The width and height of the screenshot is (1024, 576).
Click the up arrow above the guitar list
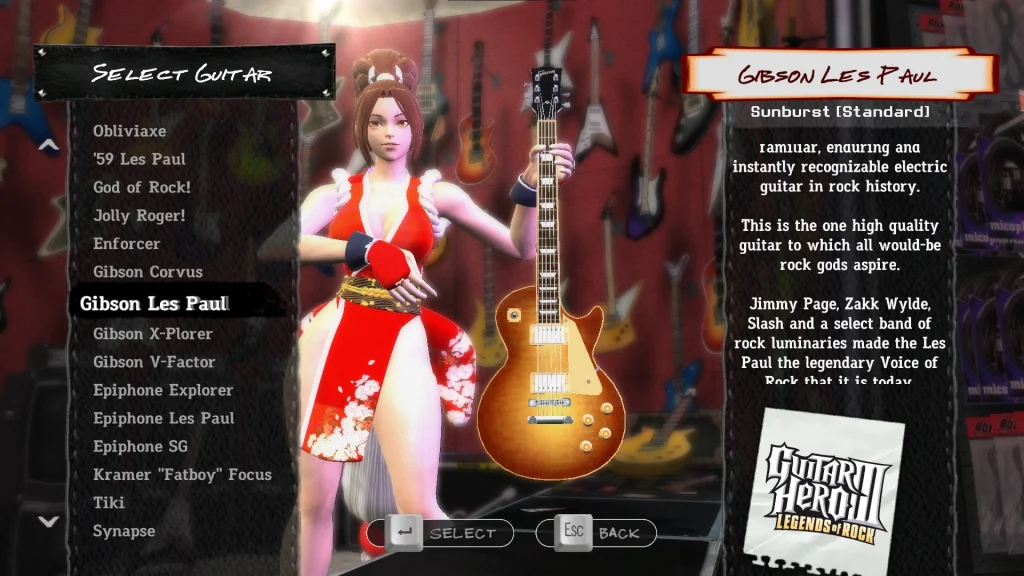click(x=48, y=145)
